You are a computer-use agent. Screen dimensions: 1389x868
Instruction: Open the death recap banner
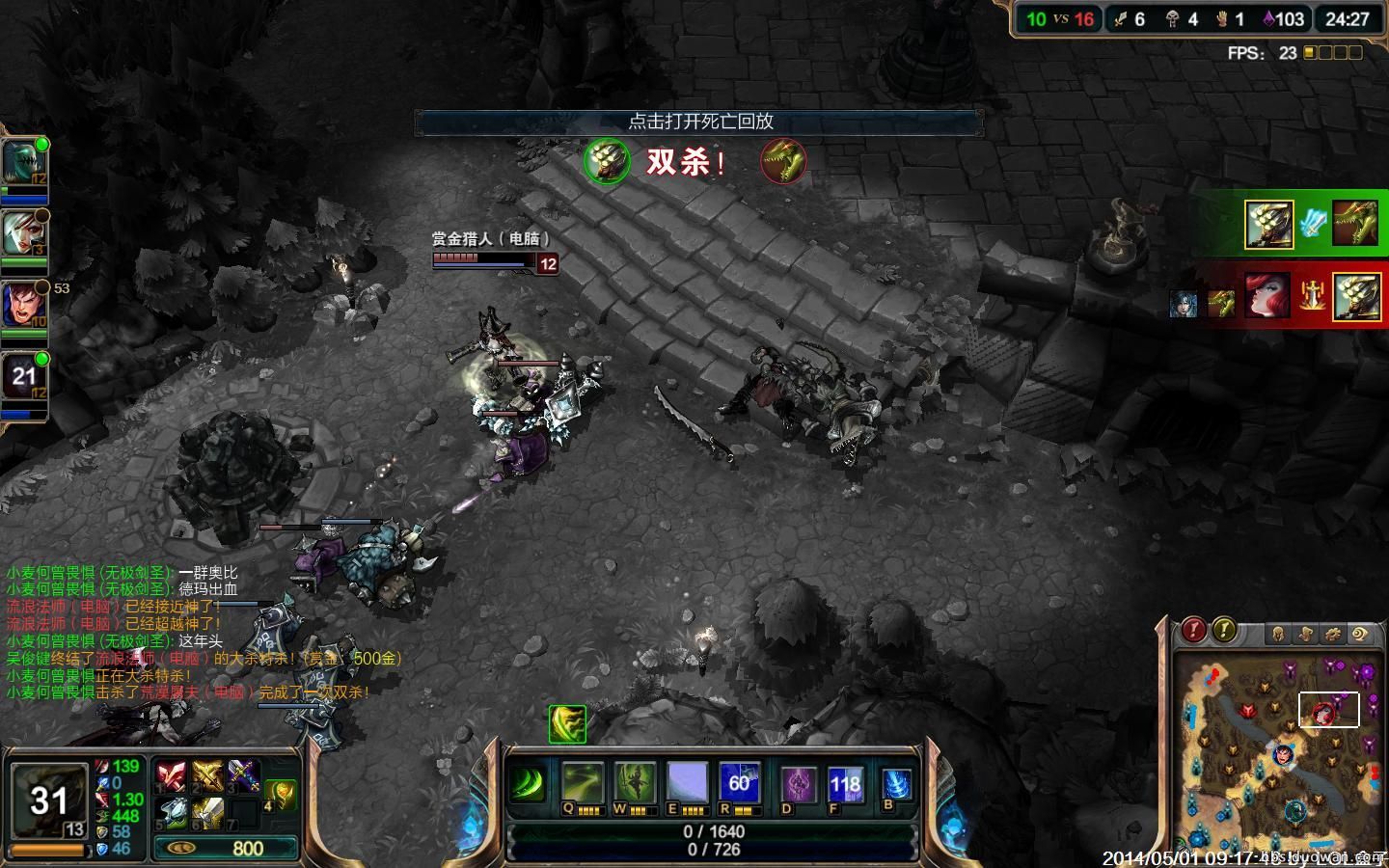click(699, 122)
